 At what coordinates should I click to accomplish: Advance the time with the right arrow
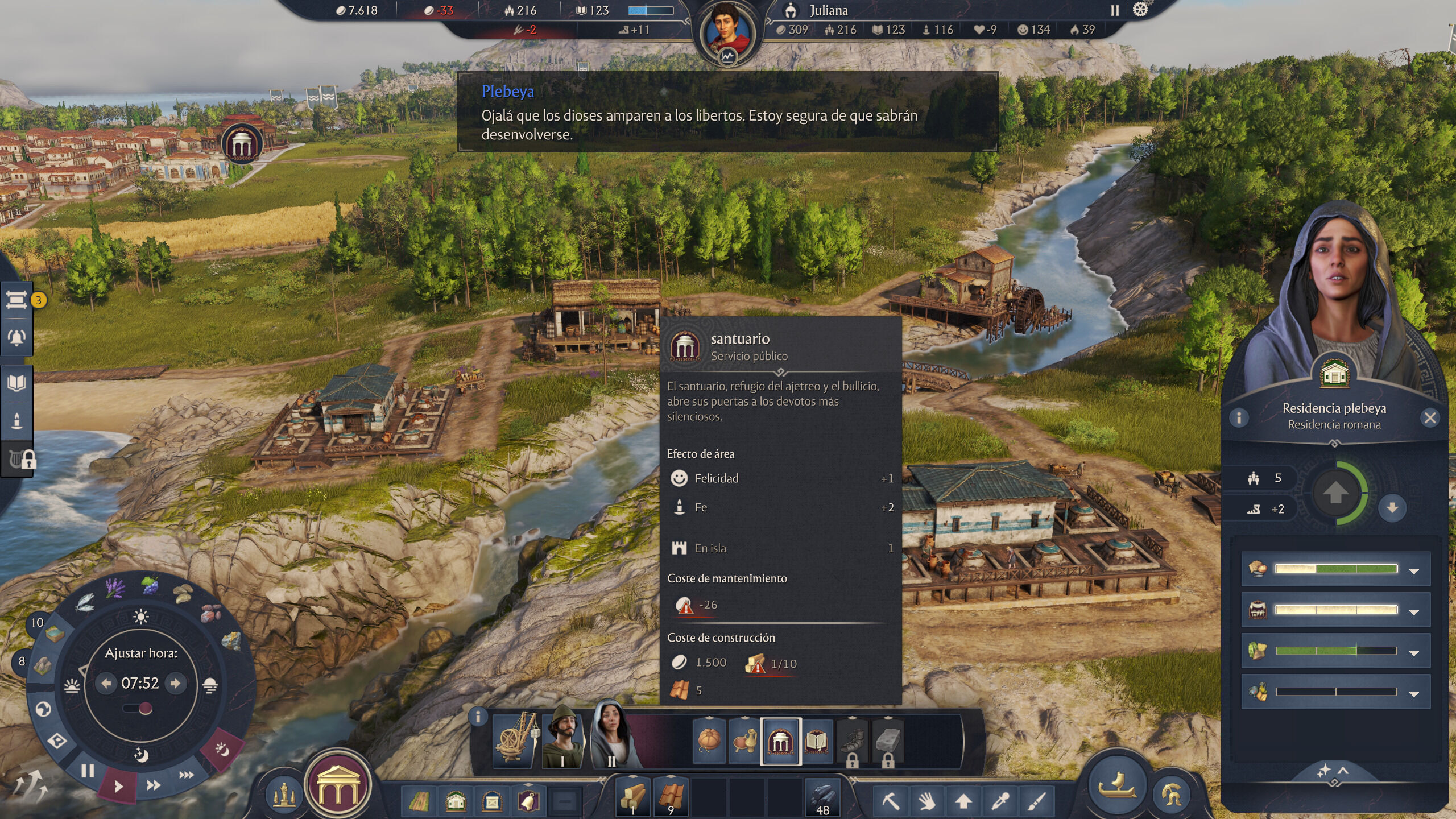click(176, 683)
